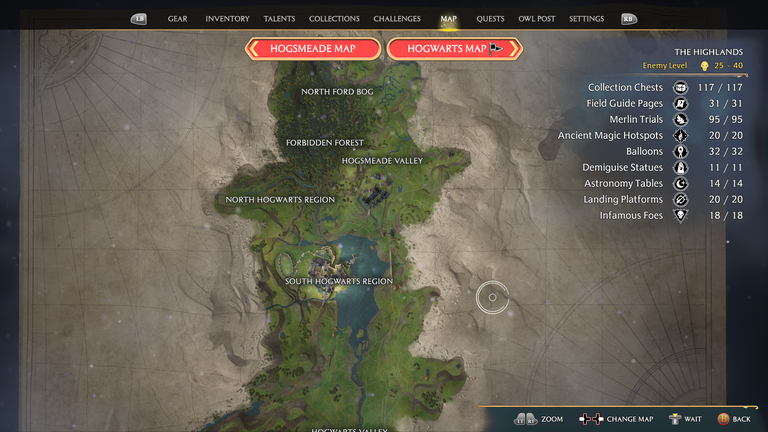
Task: Open the Settings tab
Action: 586,19
